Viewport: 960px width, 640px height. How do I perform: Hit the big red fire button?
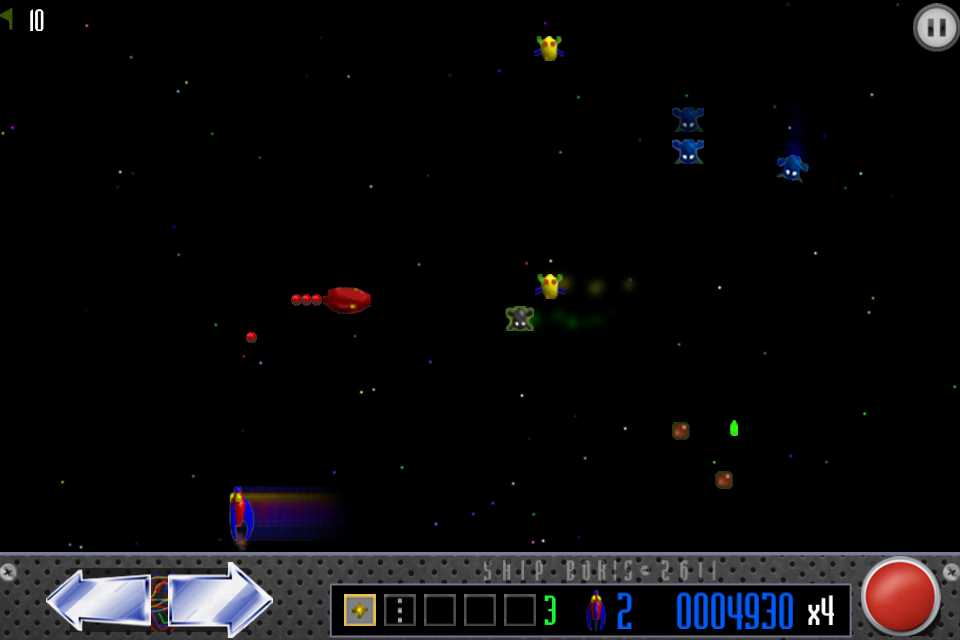coord(900,596)
